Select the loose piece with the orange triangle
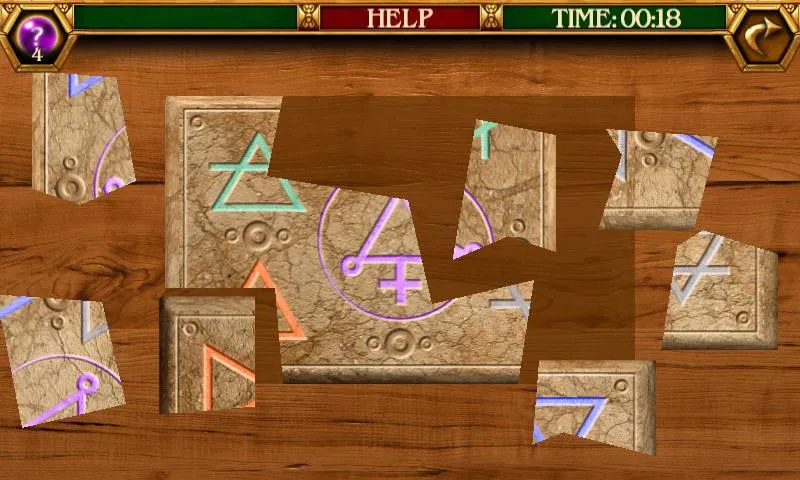The image size is (800, 480). click(208, 354)
